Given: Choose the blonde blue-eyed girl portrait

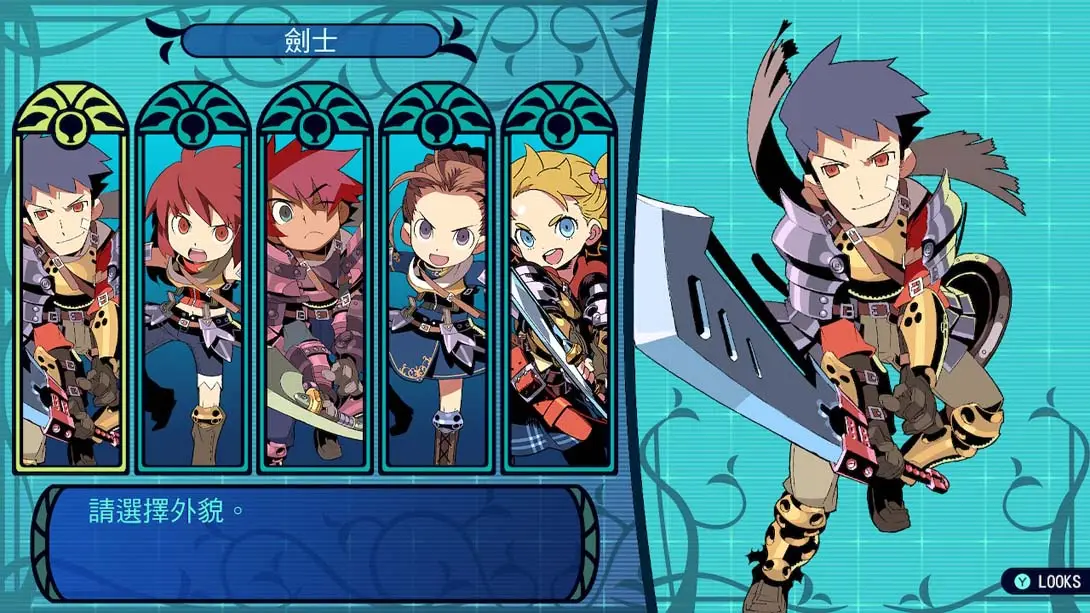Looking at the screenshot, I should click(558, 290).
